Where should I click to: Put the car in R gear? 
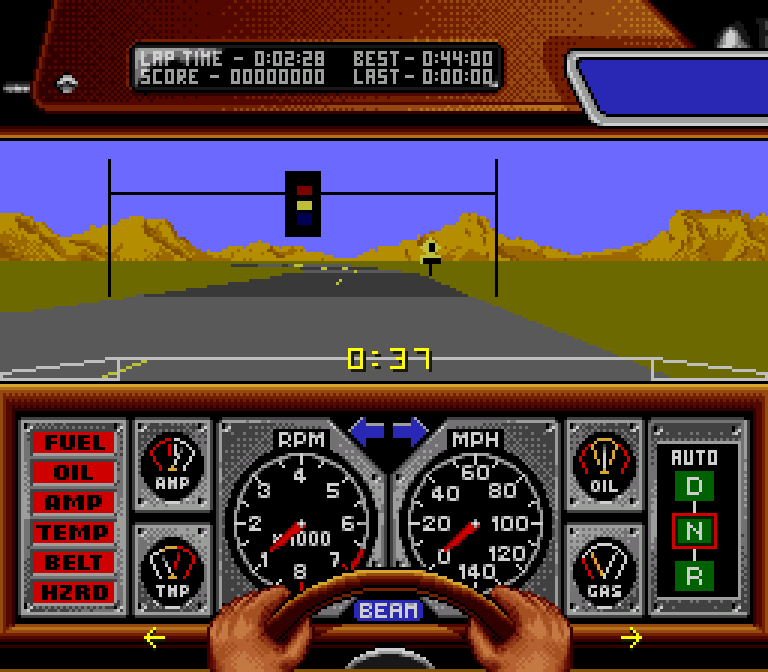[x=694, y=576]
